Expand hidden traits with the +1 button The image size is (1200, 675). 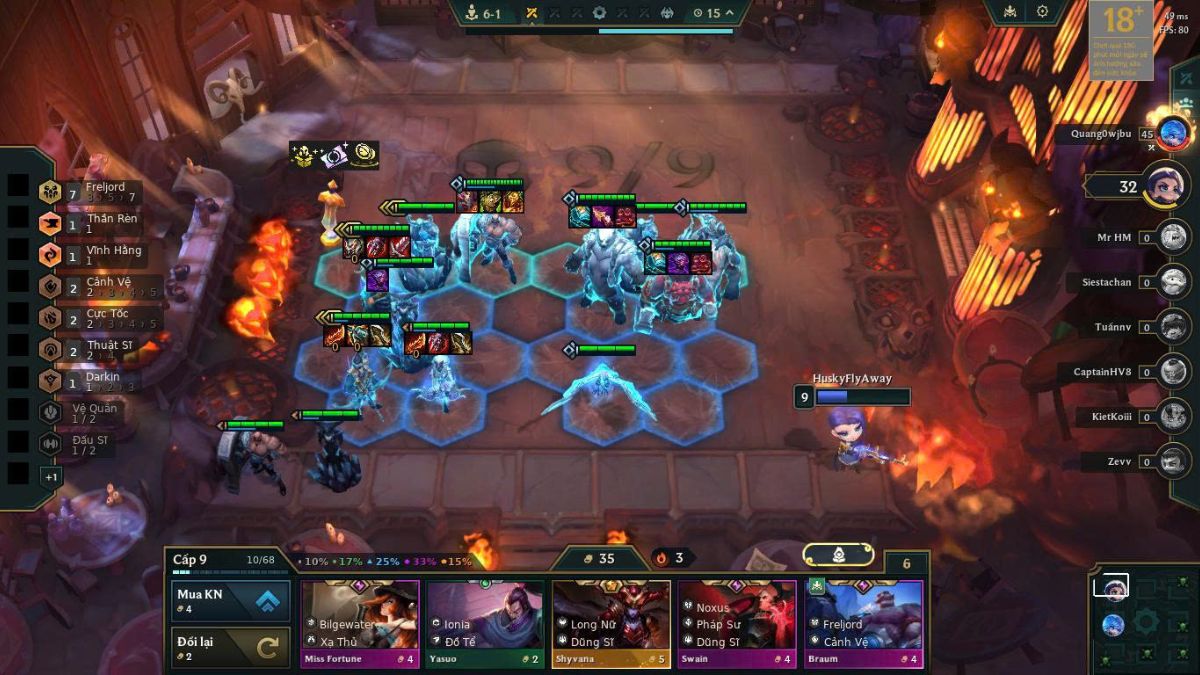point(51,477)
